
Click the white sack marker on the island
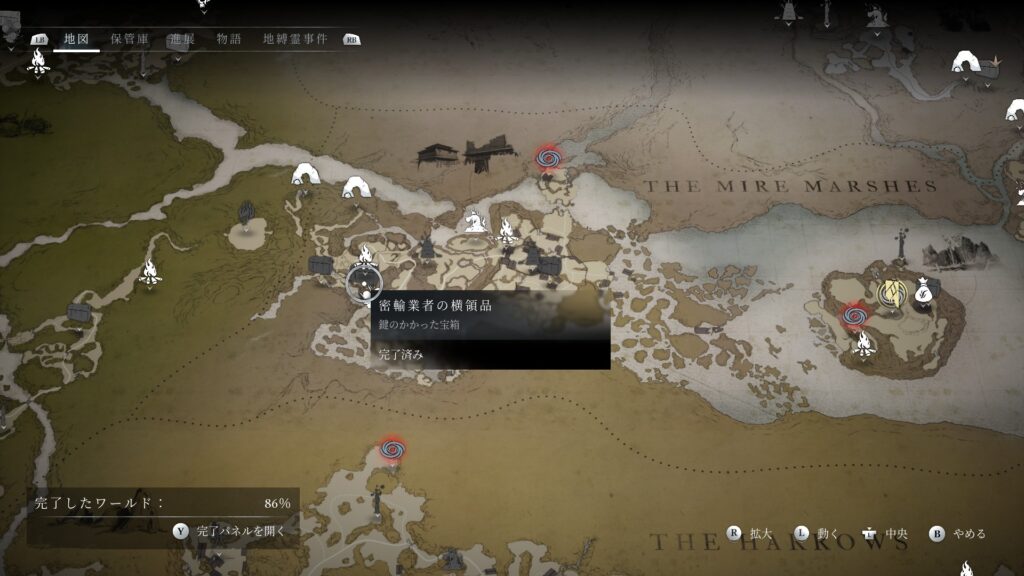926,291
